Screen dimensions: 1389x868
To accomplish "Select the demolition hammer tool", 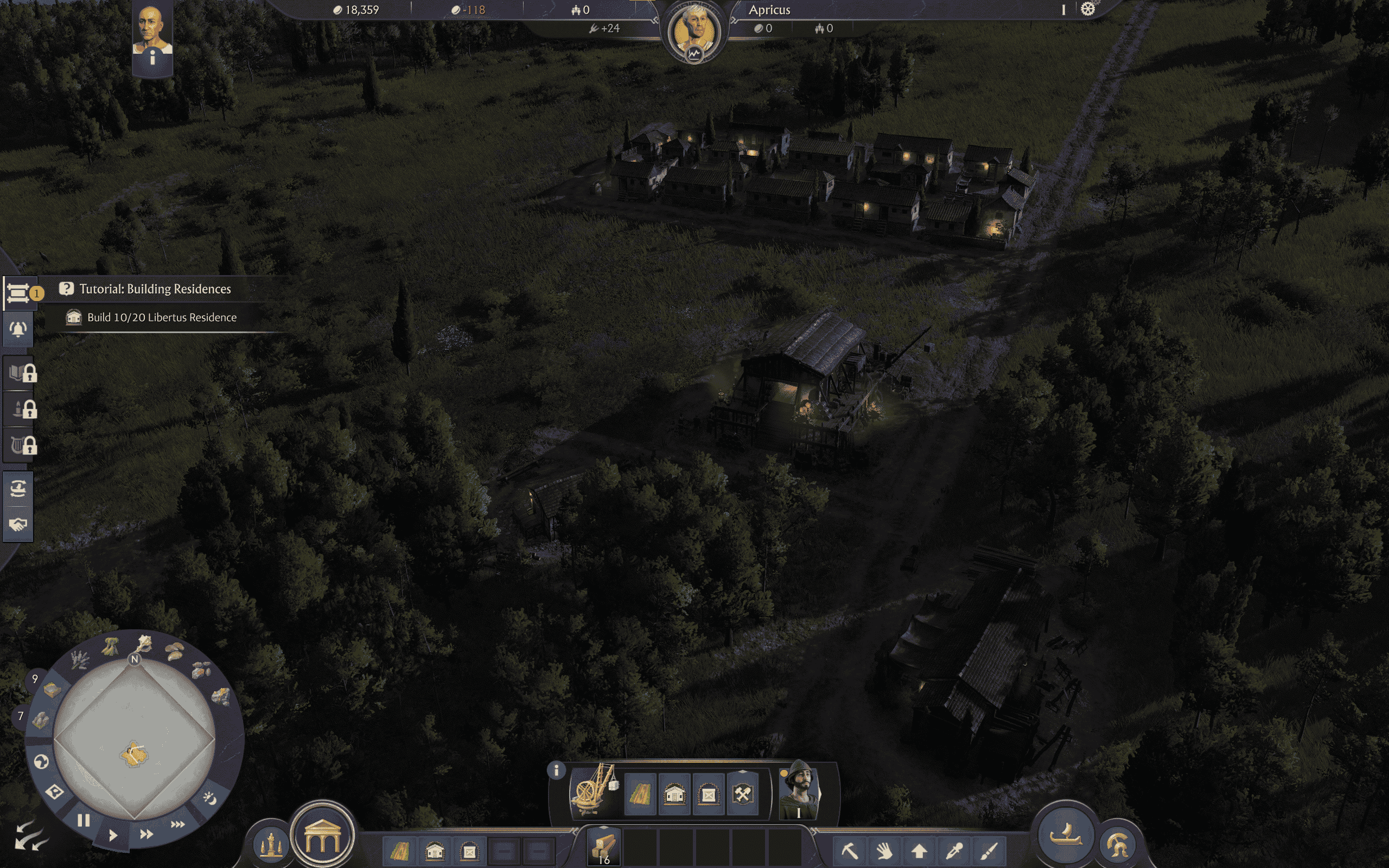I will tap(851, 852).
